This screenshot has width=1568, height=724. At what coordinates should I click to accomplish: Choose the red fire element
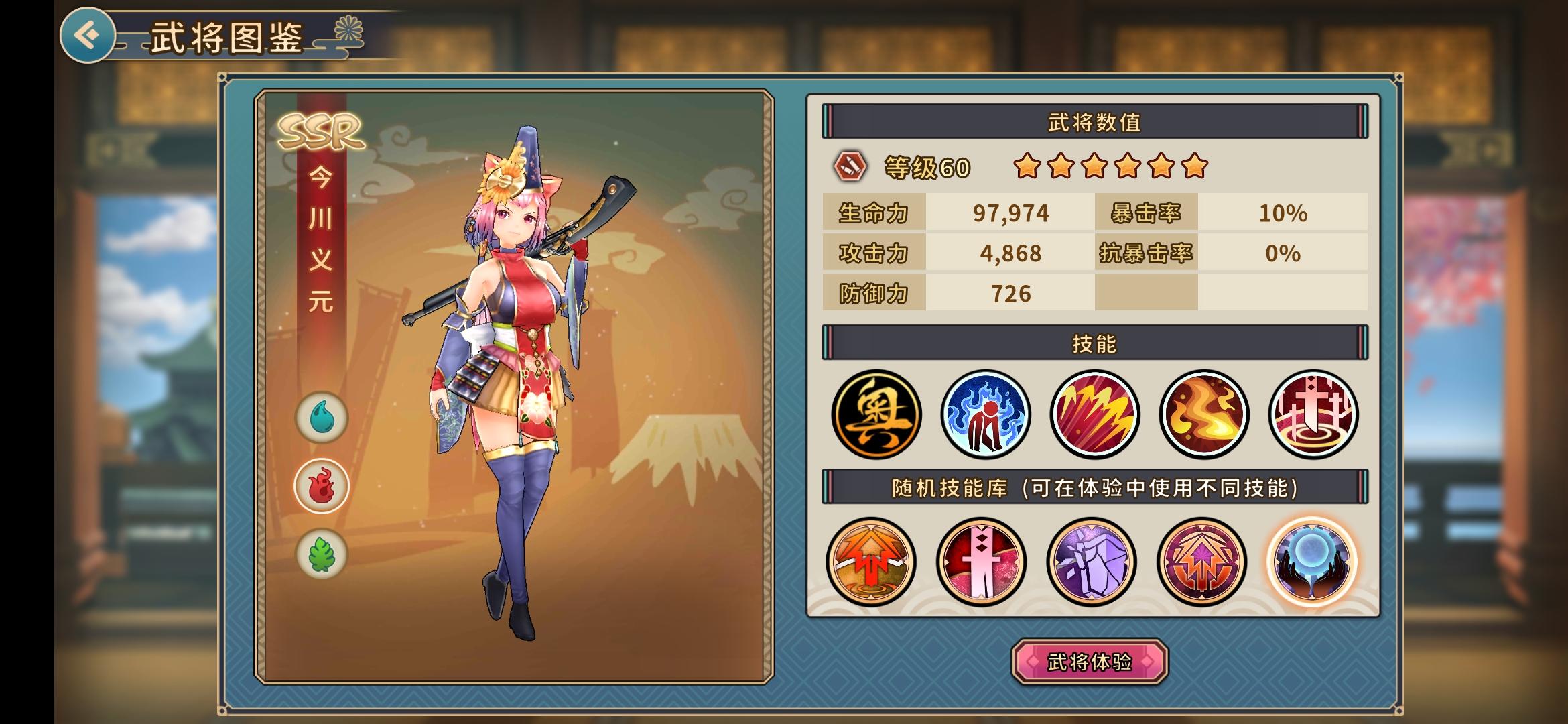pyautogui.click(x=322, y=486)
